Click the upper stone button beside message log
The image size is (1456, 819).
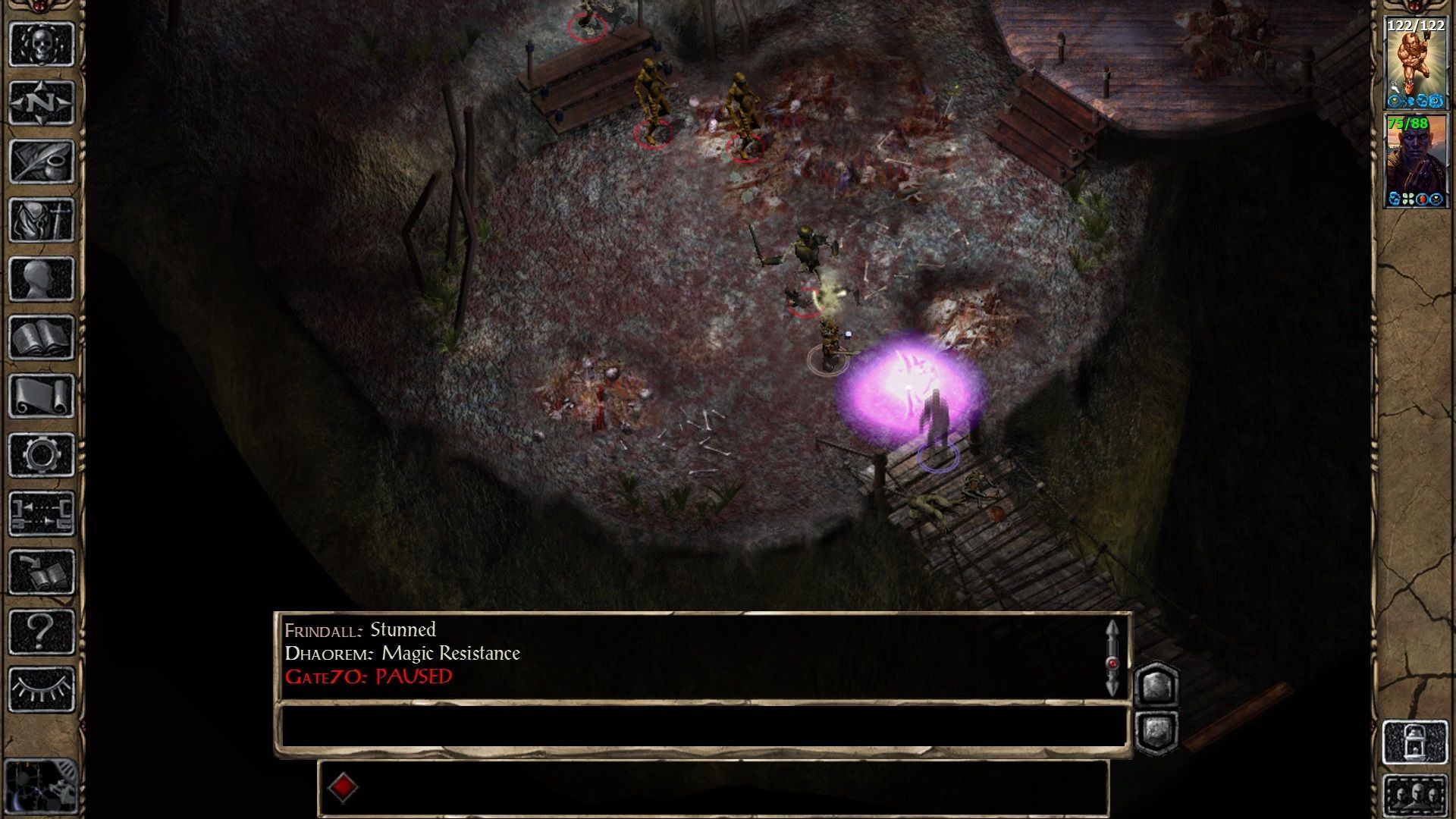click(1156, 686)
